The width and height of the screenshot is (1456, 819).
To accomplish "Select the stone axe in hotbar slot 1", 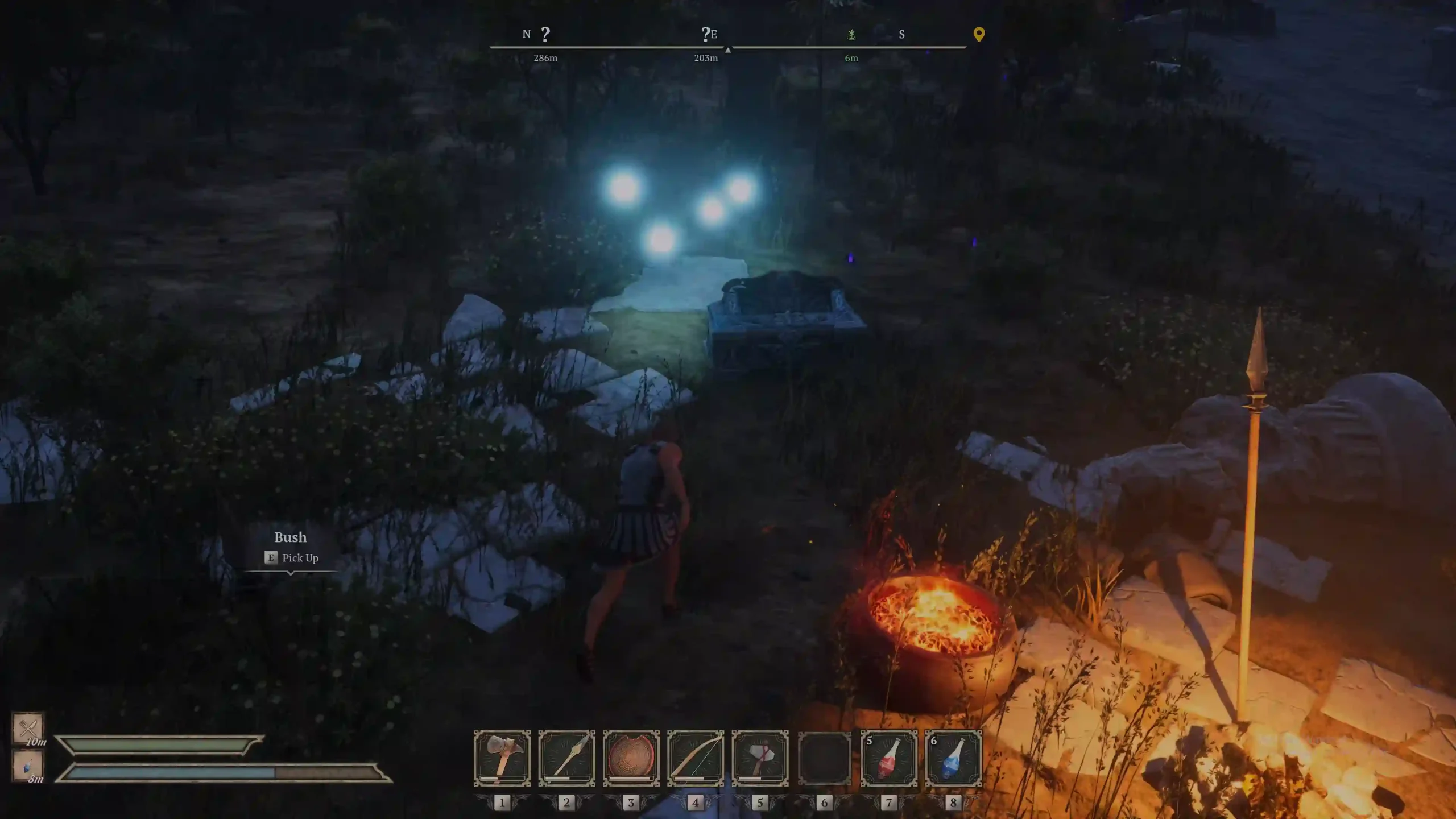I will tap(502, 758).
